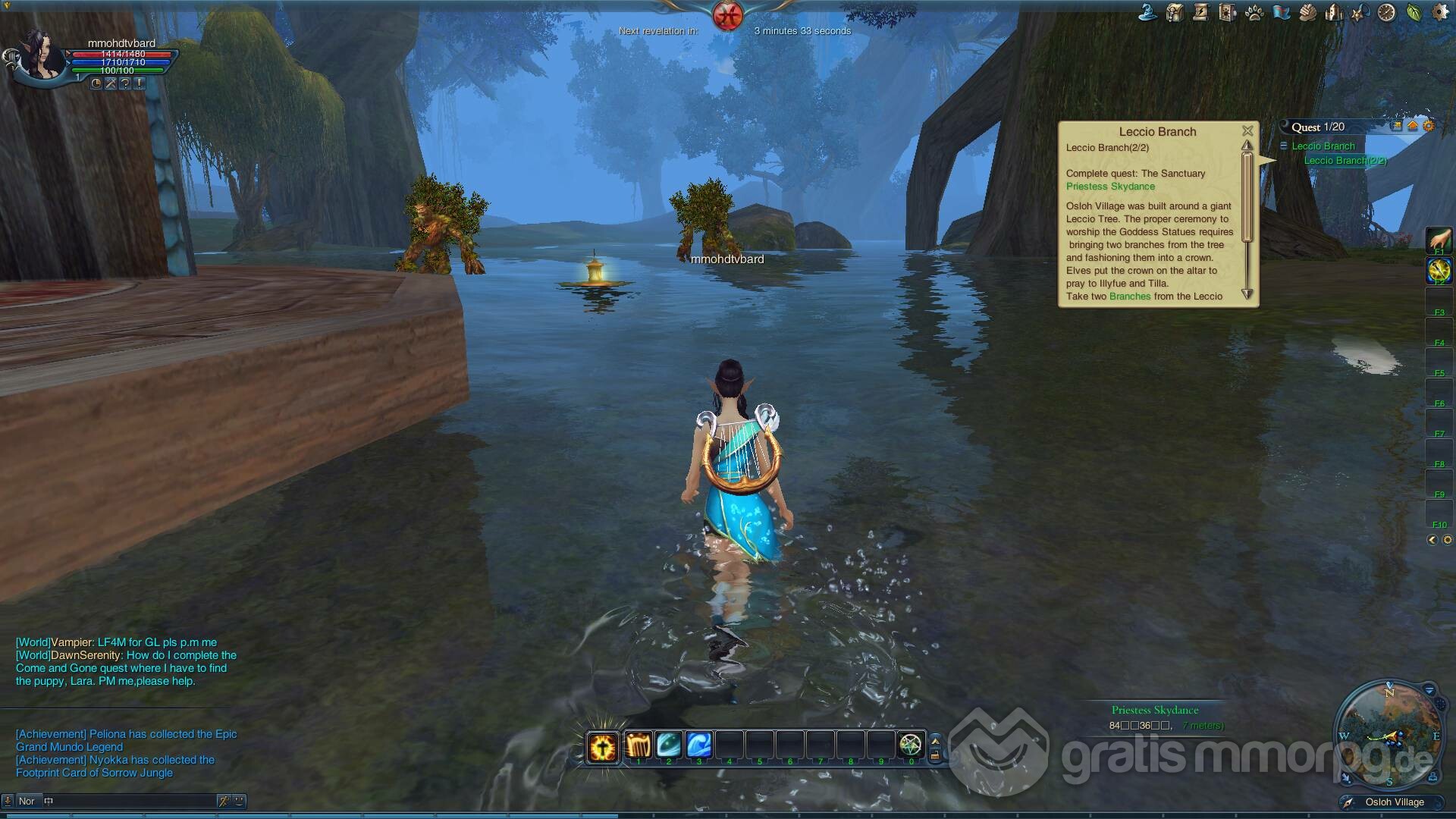
Task: Open quest tracker gear settings
Action: (1429, 127)
